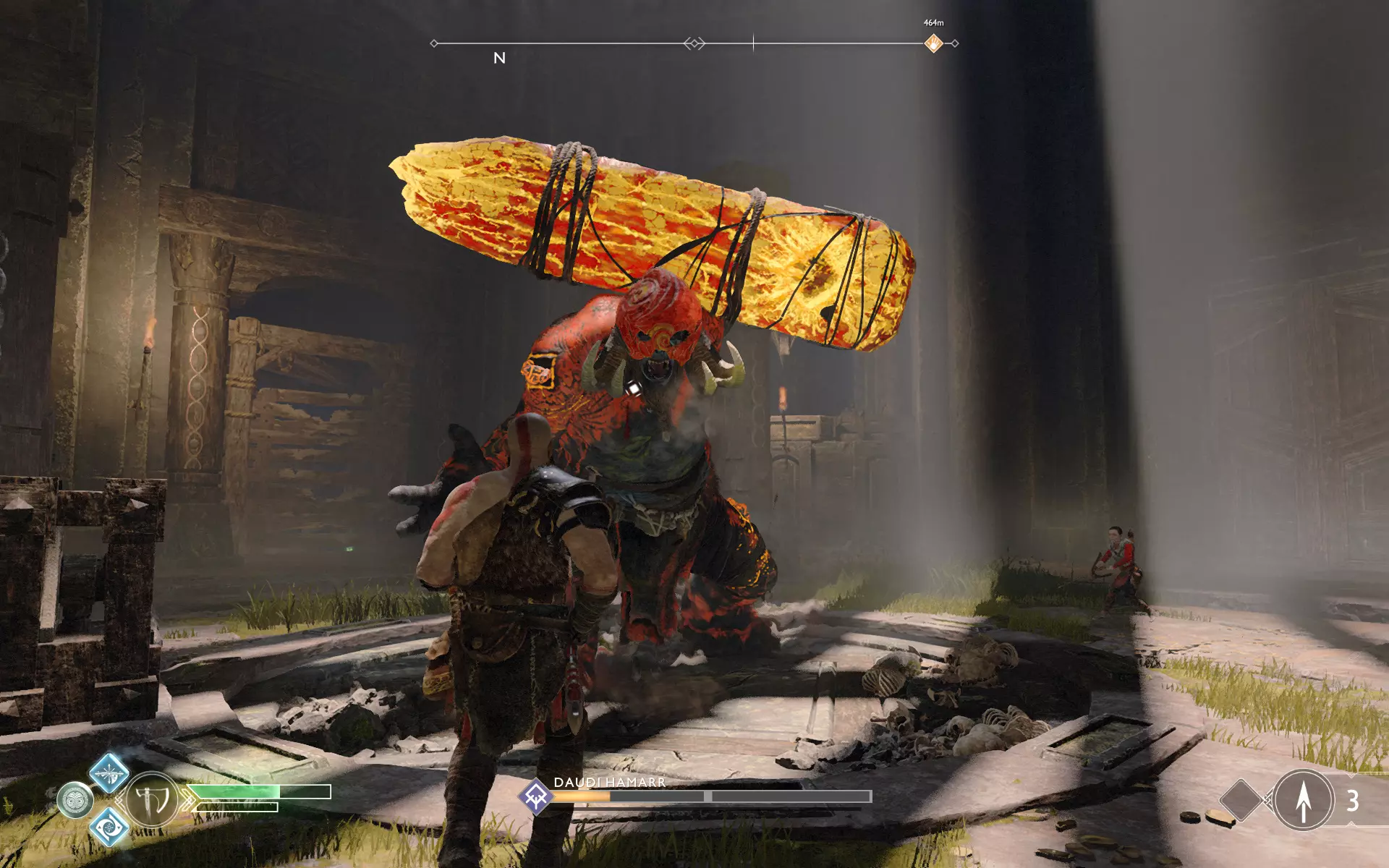Select the Leviathan Axe weapon icon
Screen dimensions: 1389x868
(x=153, y=800)
